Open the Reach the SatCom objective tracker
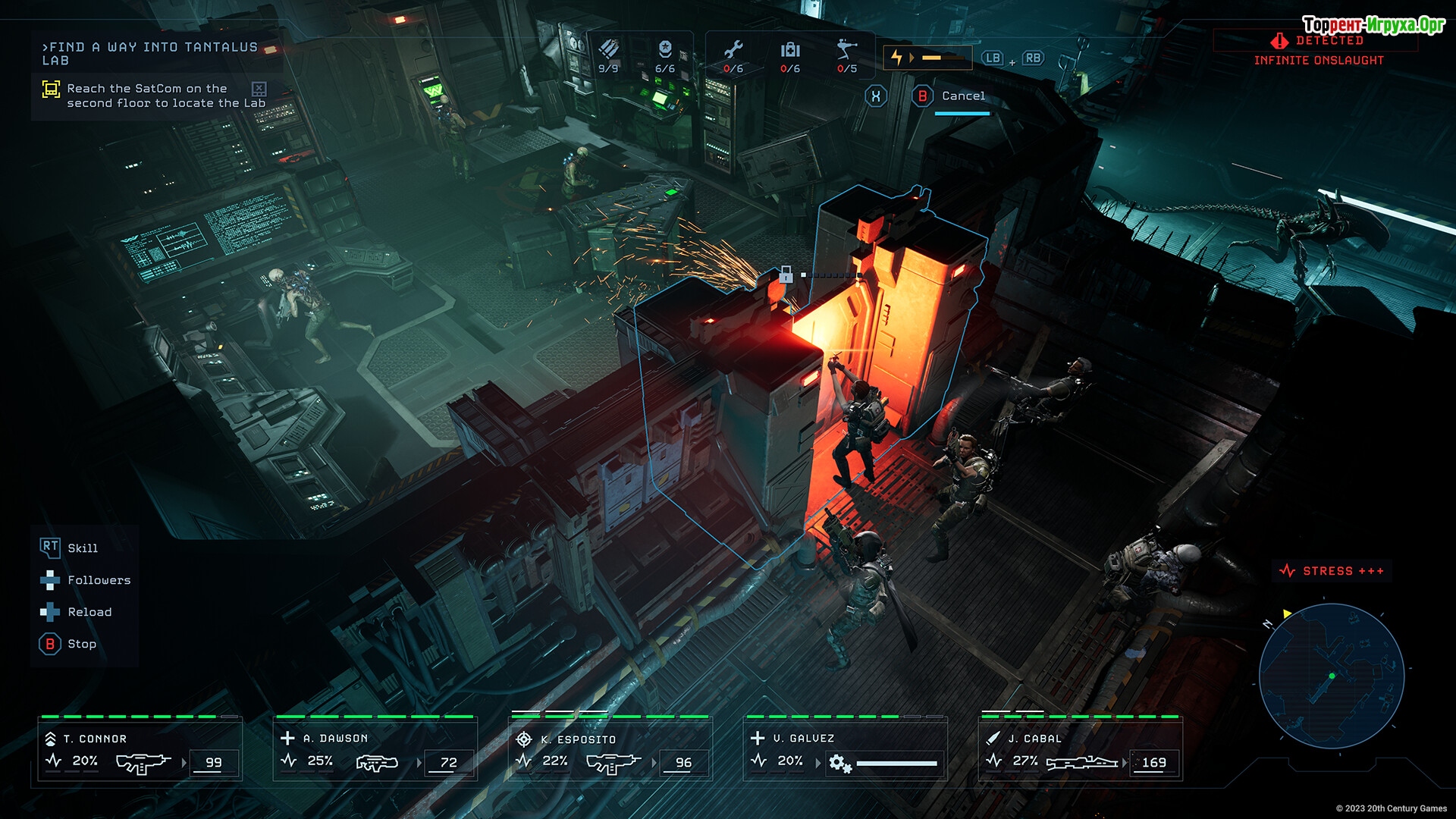This screenshot has height=819, width=1456. tap(155, 96)
